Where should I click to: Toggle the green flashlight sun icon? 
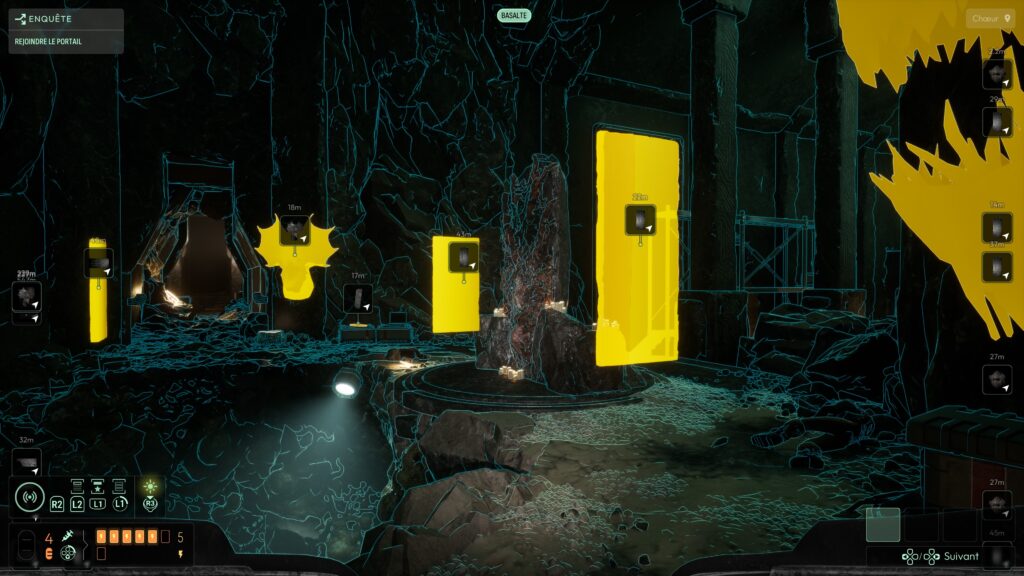pos(150,487)
